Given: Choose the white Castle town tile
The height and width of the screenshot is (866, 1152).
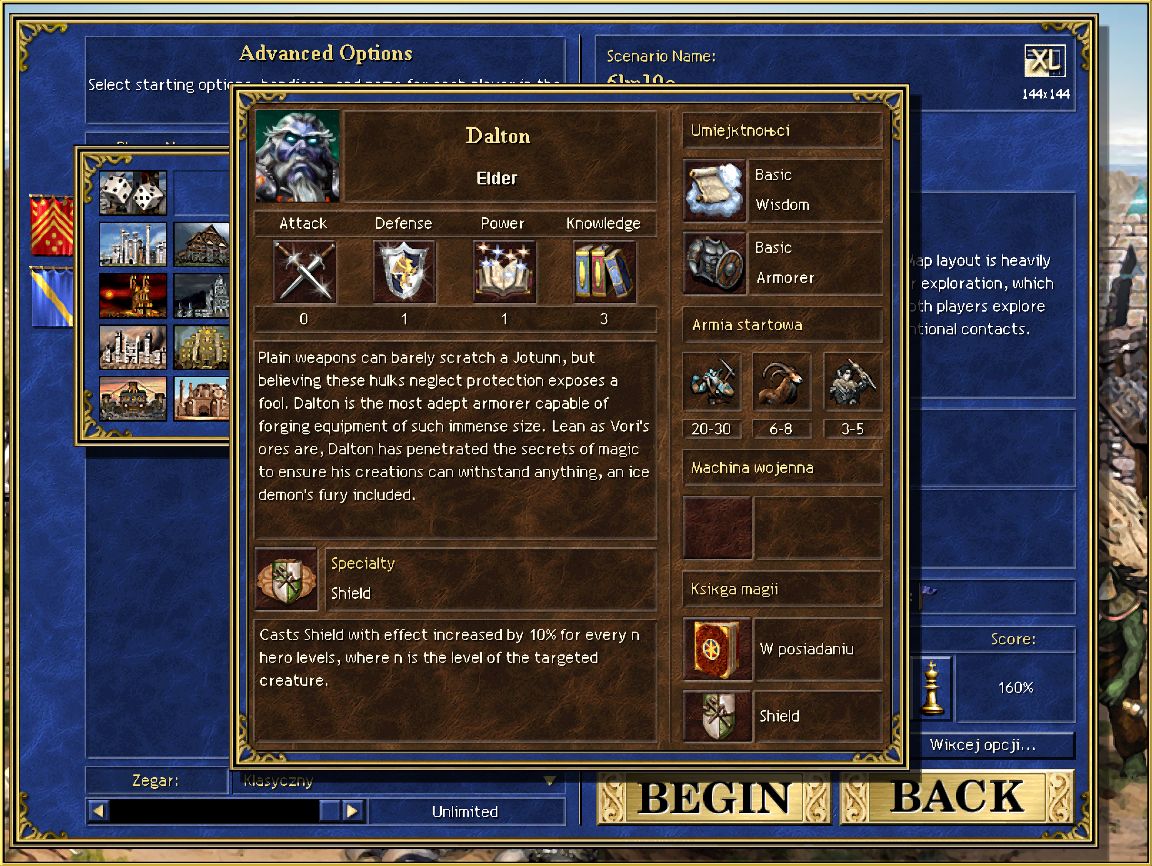Looking at the screenshot, I should [x=133, y=243].
